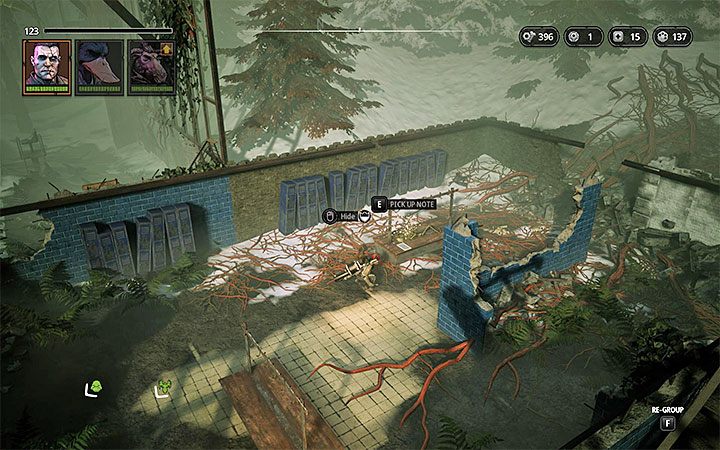Image resolution: width=720 pixels, height=450 pixels.
Task: Select the duck character portrait
Action: click(97, 64)
